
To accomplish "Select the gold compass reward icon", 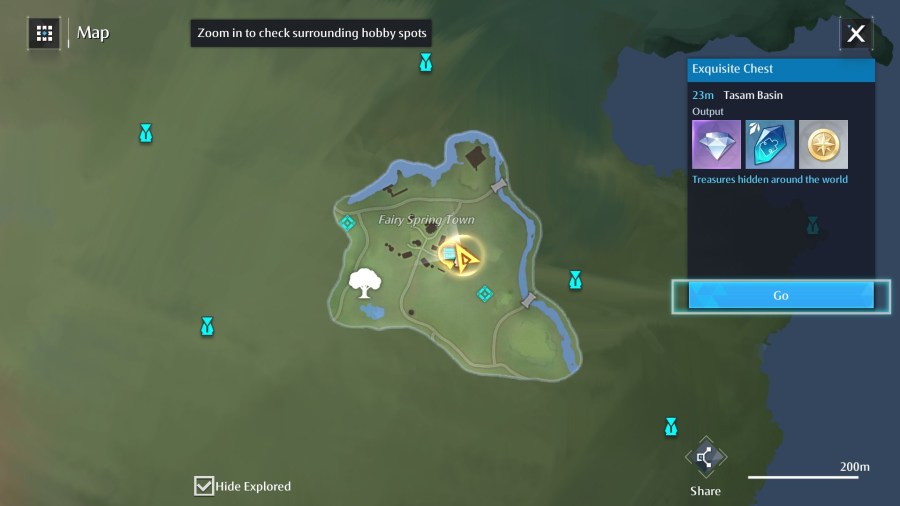I will [823, 145].
